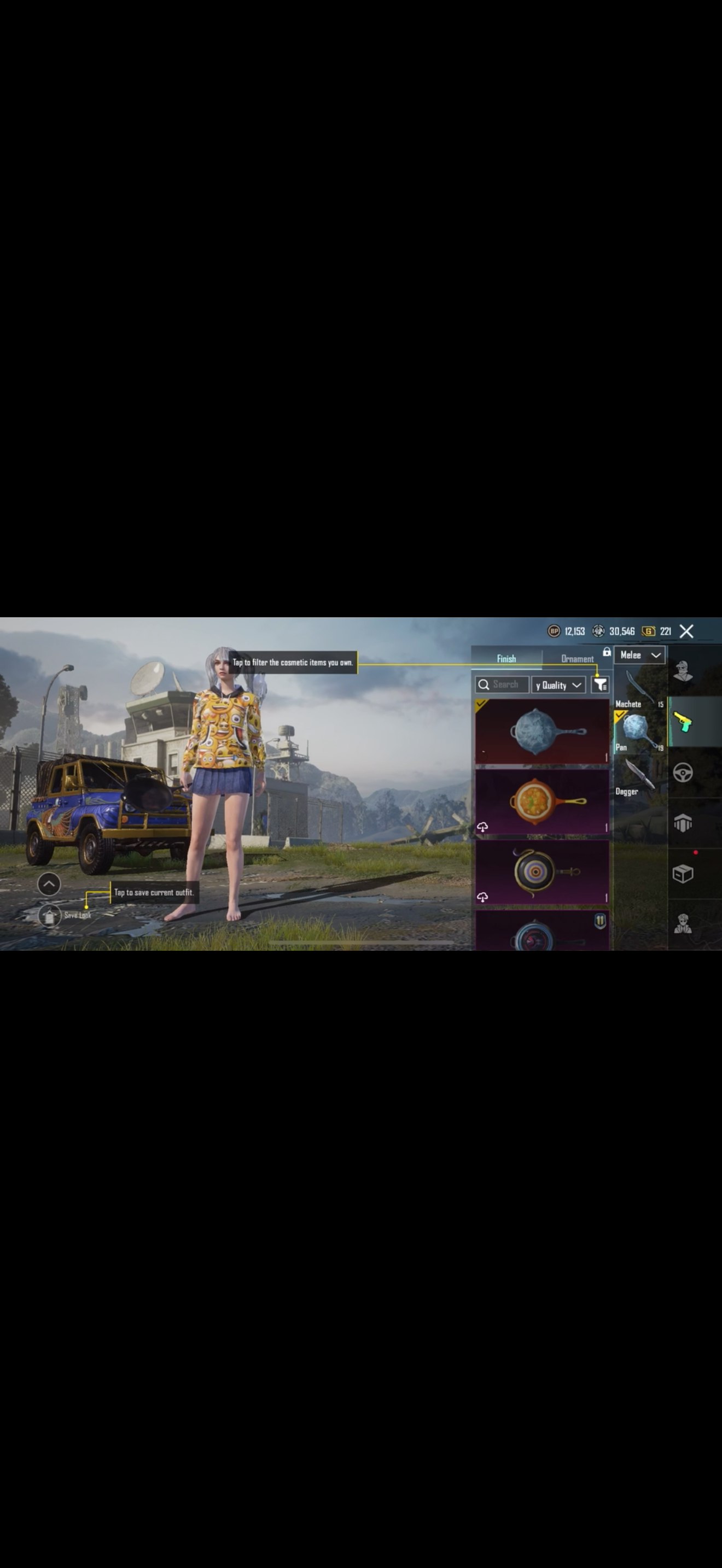The height and width of the screenshot is (1568, 722).
Task: Toggle the owned cosmetics filter funnel
Action: tap(599, 685)
